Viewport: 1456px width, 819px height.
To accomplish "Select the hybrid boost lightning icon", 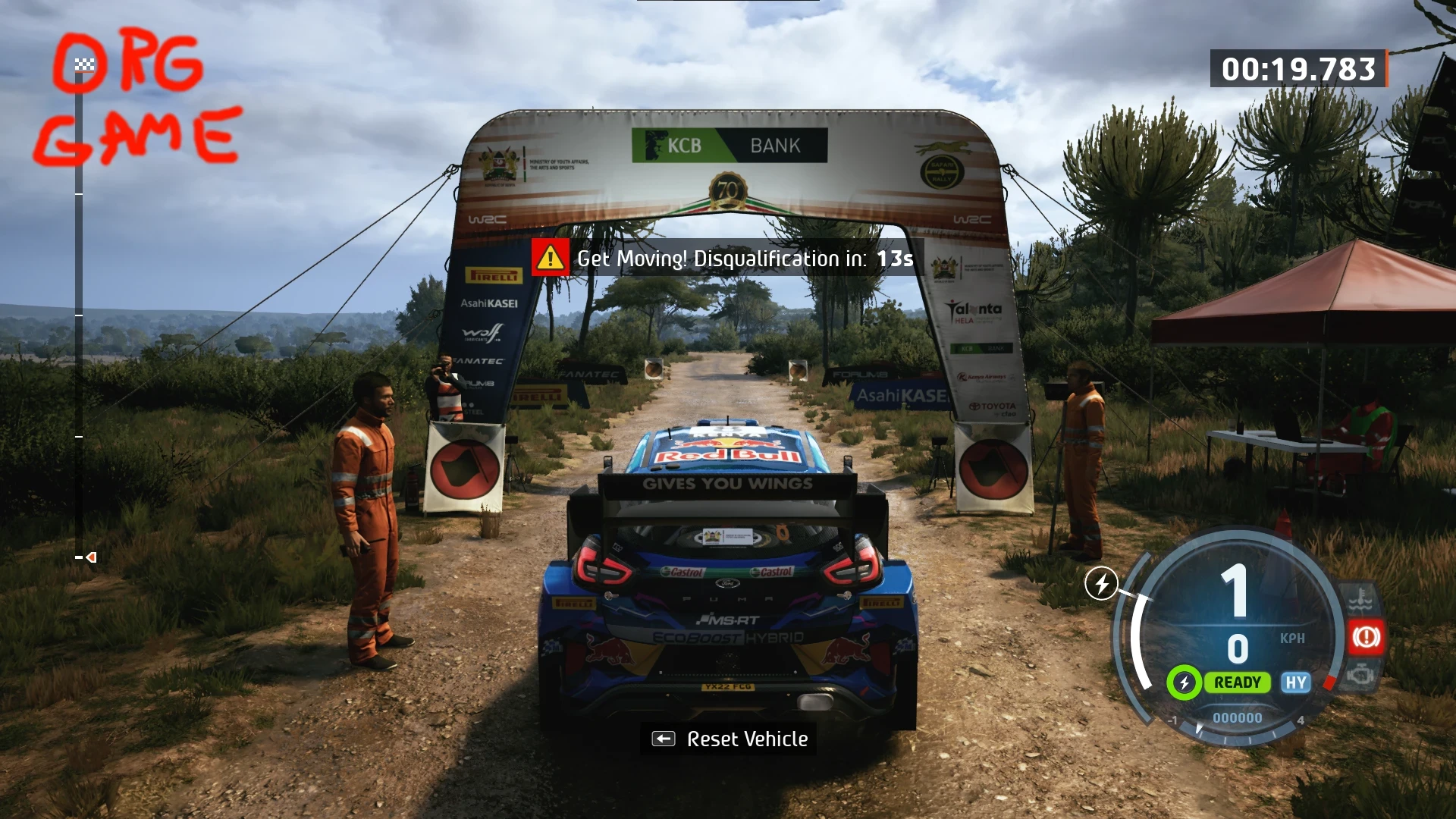I will point(1101,584).
